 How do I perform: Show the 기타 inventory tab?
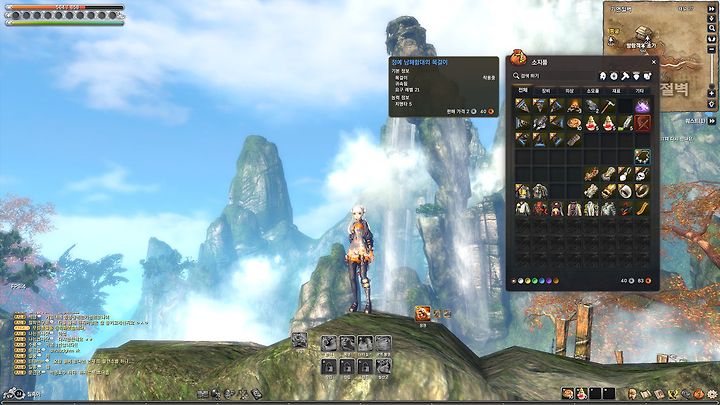640,90
